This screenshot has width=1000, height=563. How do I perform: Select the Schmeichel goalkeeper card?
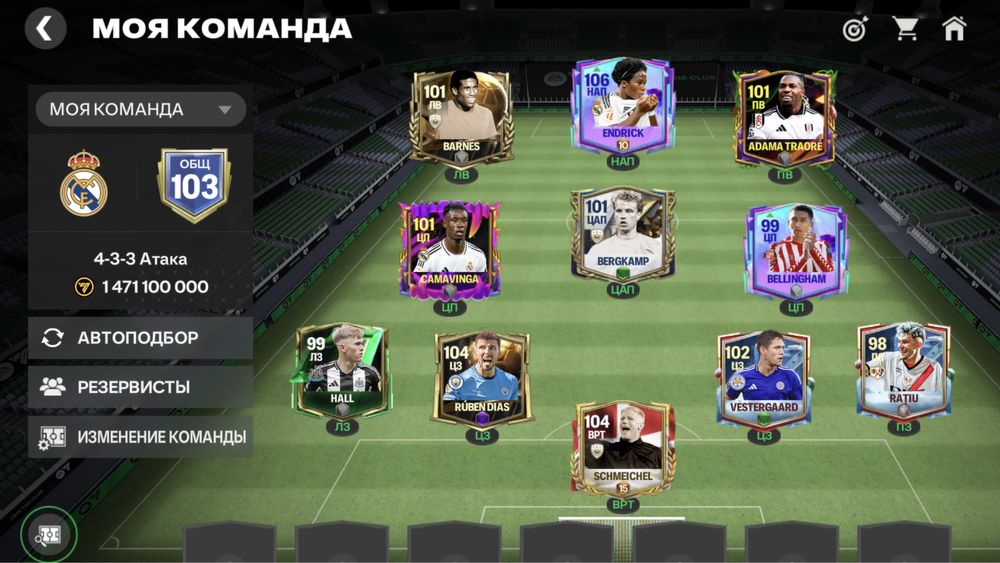coord(622,446)
